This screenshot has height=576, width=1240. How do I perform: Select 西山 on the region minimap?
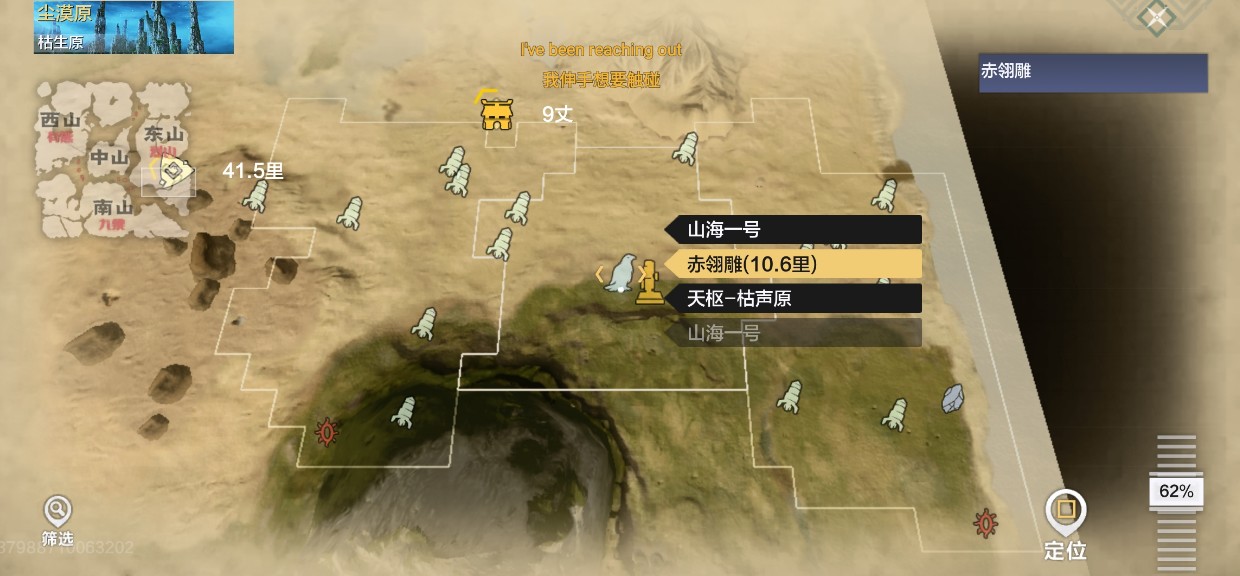click(x=60, y=121)
